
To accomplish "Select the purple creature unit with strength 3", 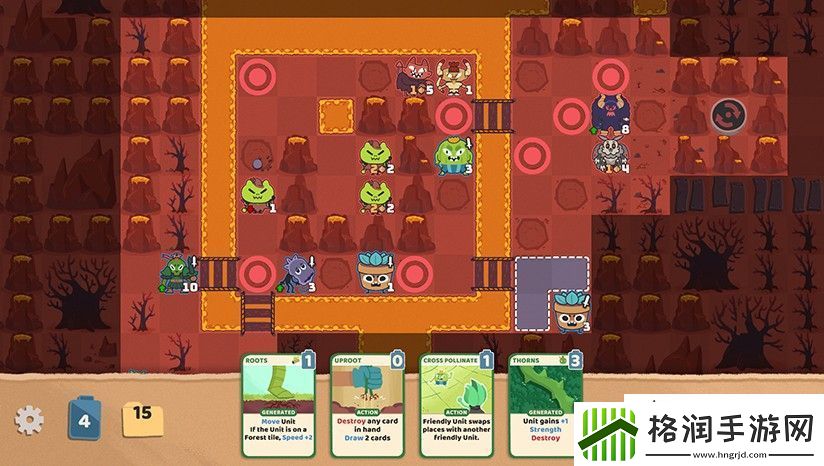I will click(x=297, y=272).
